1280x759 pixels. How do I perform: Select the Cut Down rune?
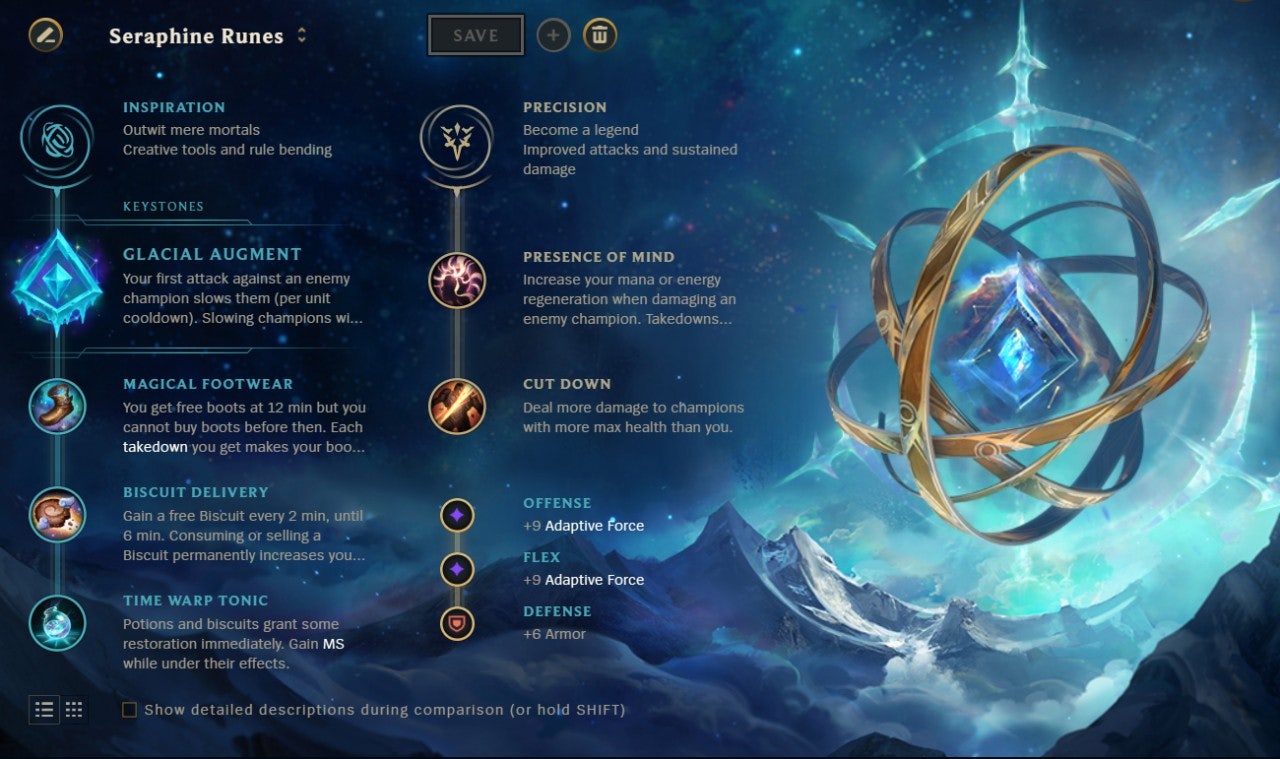[x=457, y=405]
